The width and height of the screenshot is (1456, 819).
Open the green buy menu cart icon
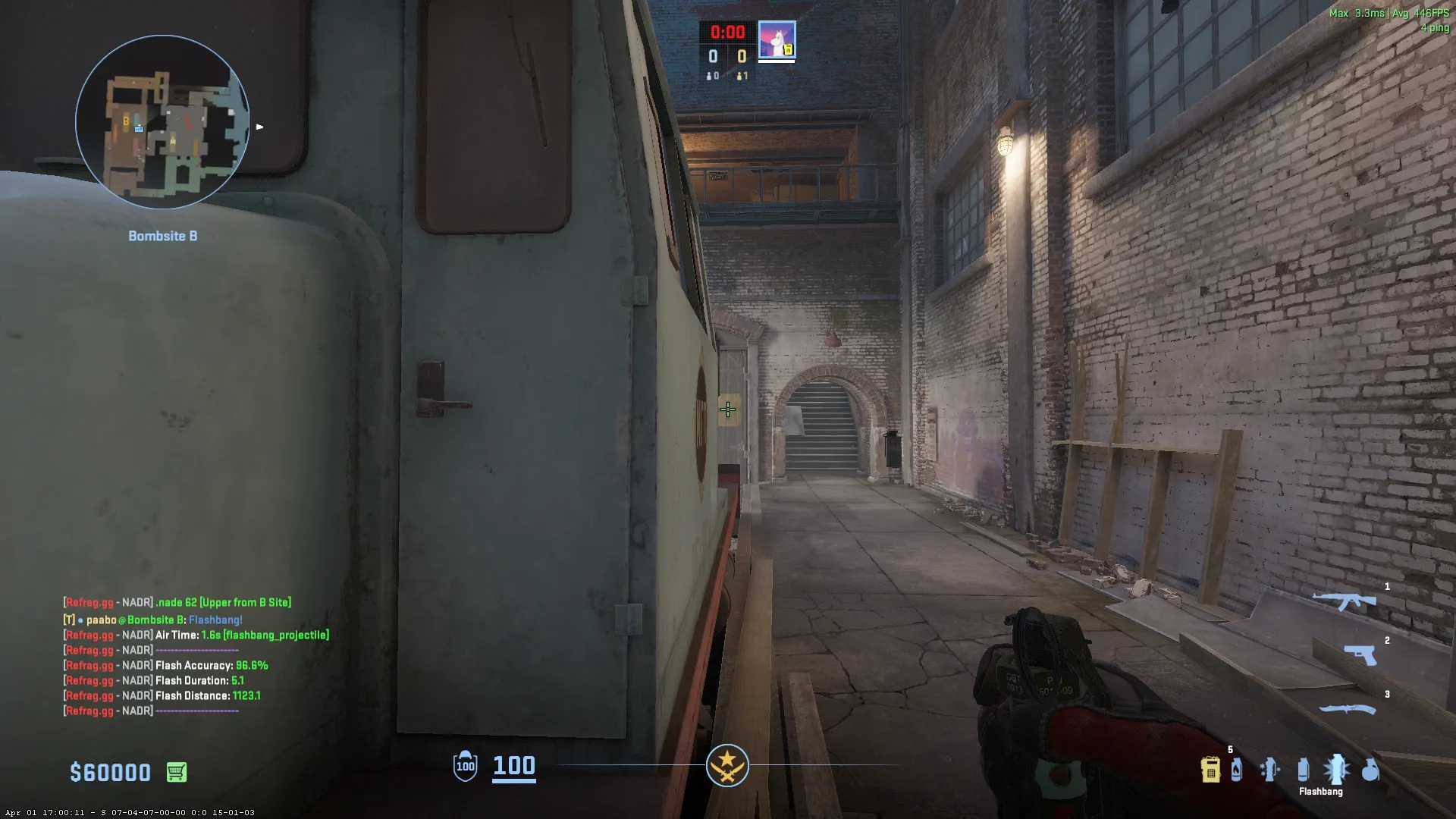click(177, 772)
